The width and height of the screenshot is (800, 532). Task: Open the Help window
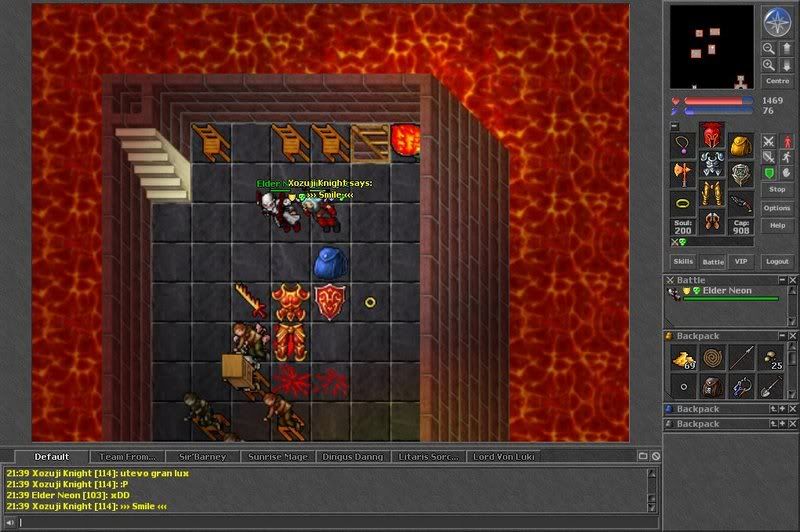click(x=776, y=226)
